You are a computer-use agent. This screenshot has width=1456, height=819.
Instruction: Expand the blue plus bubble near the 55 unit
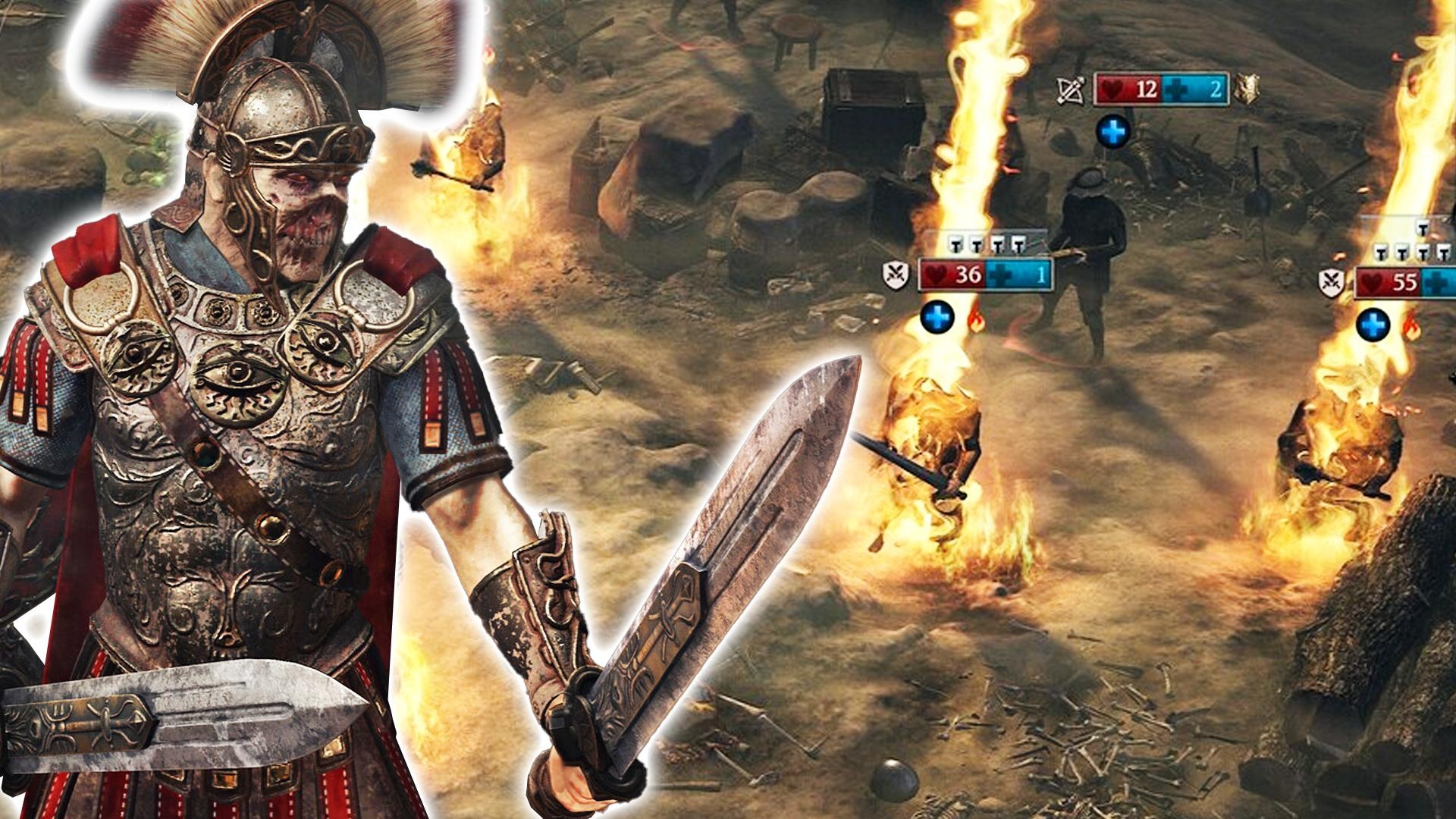tap(1373, 324)
